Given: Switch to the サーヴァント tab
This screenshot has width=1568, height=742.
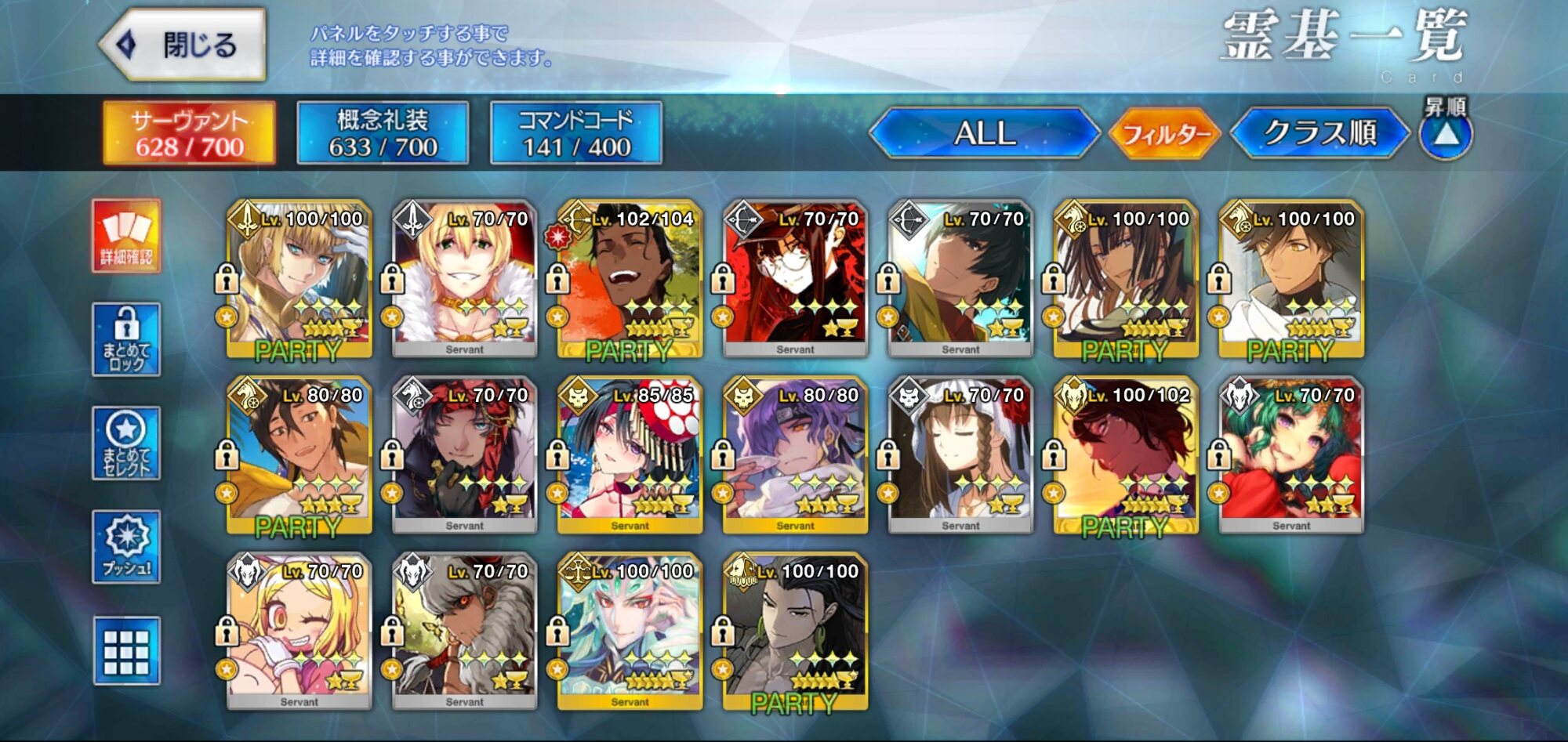Looking at the screenshot, I should click(189, 133).
